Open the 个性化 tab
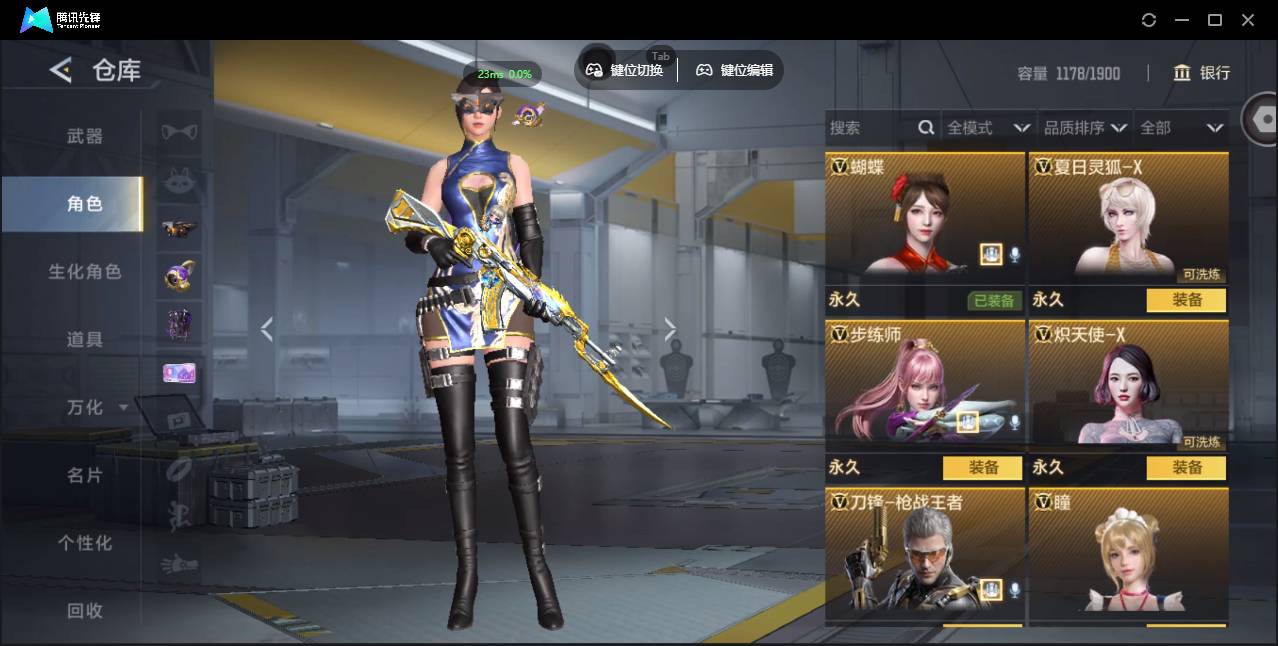The image size is (1278, 646). pyautogui.click(x=85, y=543)
